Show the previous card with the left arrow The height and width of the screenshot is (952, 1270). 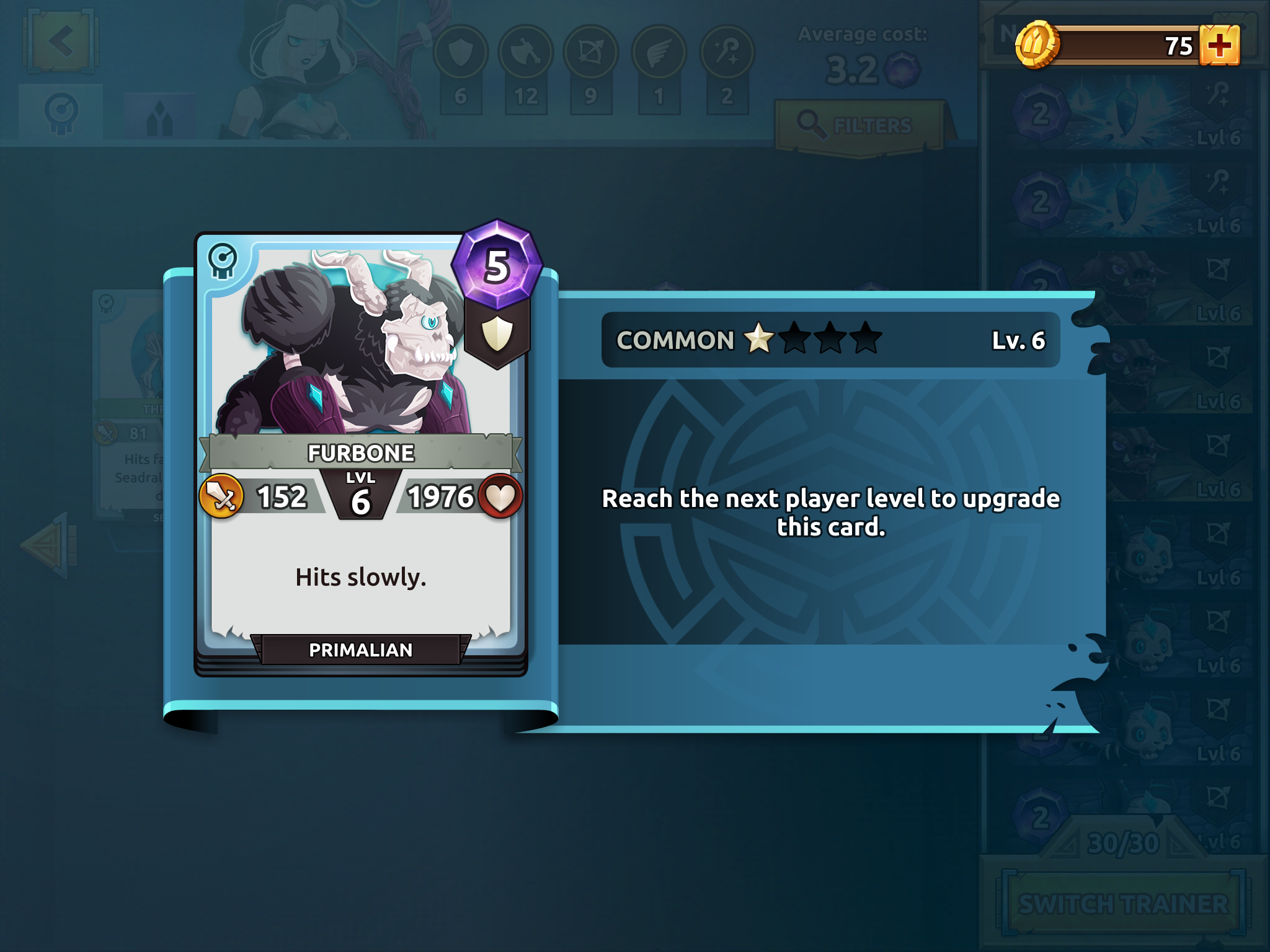click(50, 545)
